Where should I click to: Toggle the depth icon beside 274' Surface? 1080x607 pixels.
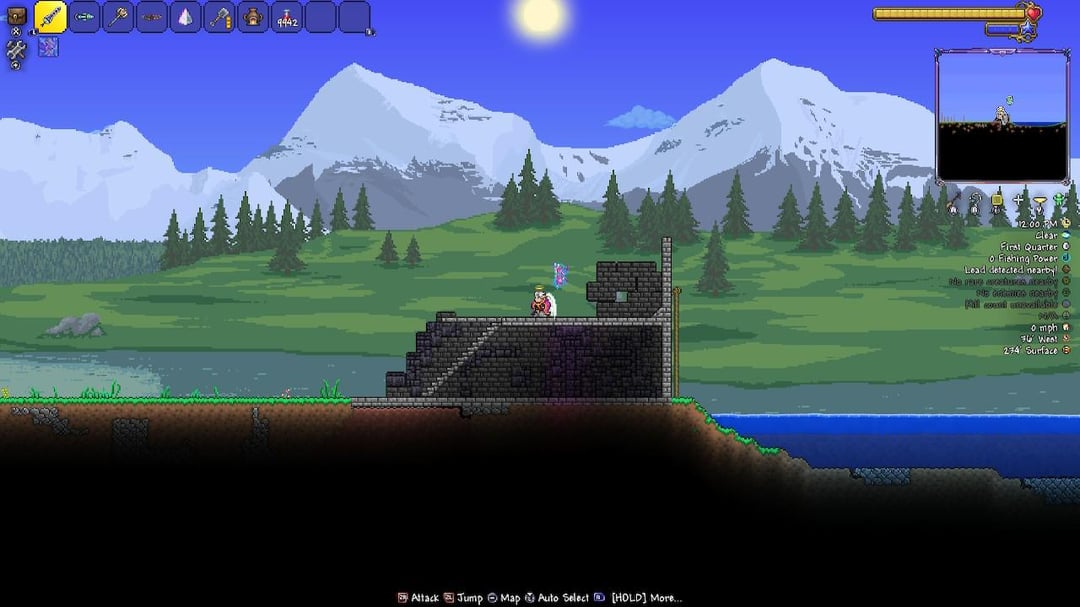tap(1066, 350)
